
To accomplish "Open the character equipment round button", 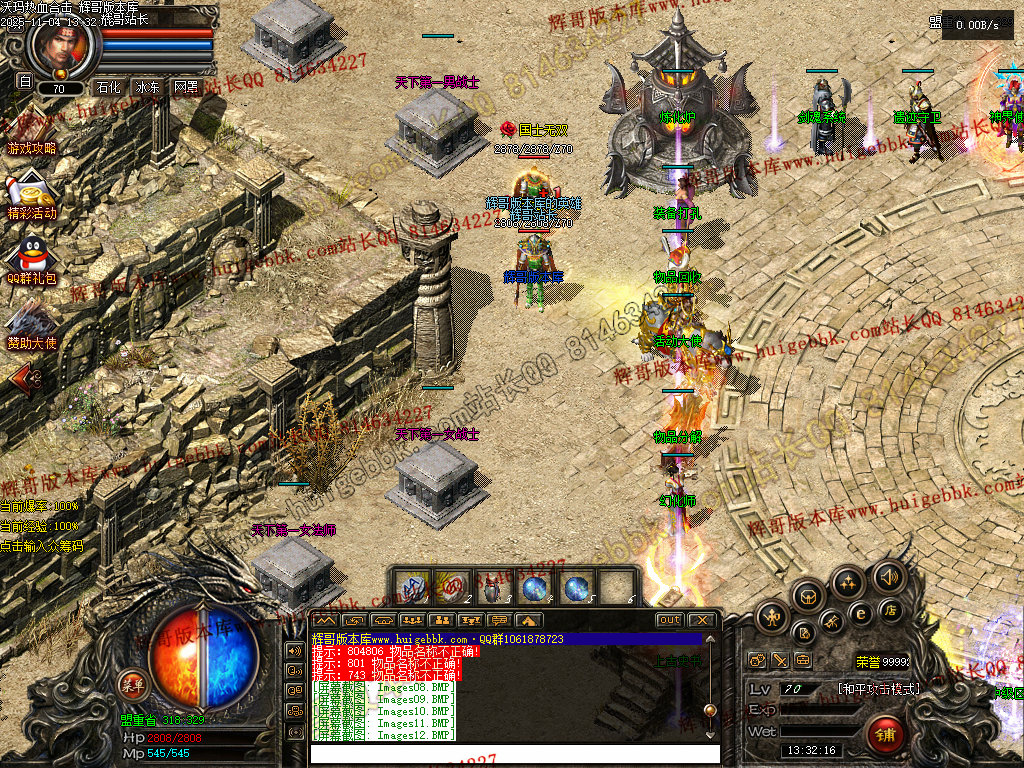I will click(774, 617).
